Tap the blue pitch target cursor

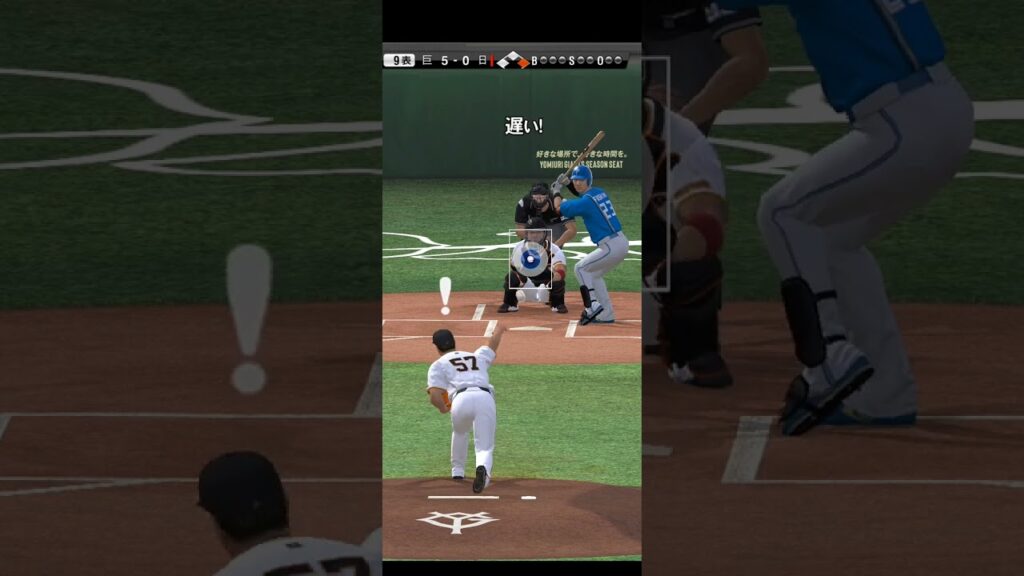pyautogui.click(x=531, y=259)
